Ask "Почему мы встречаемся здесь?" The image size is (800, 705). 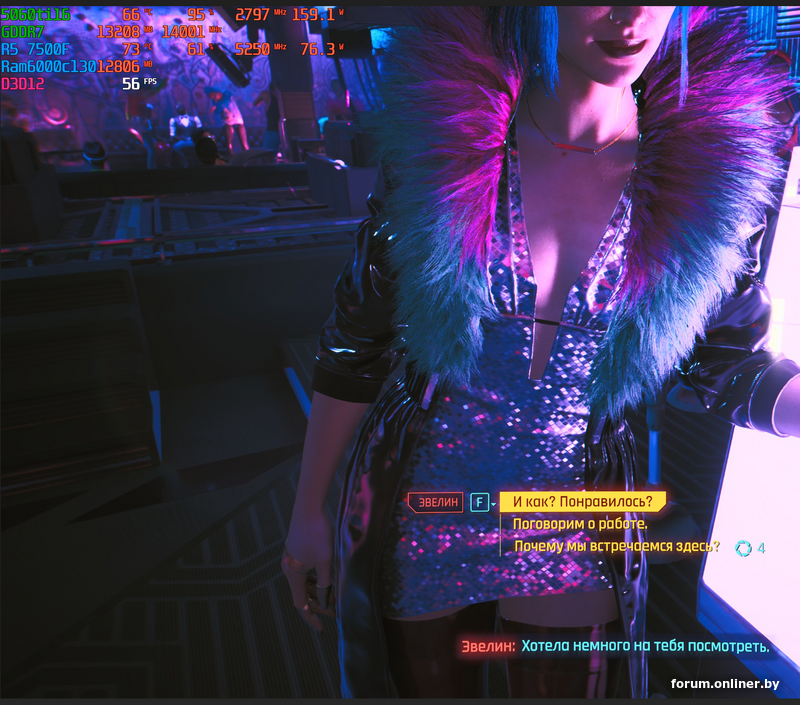[616, 547]
